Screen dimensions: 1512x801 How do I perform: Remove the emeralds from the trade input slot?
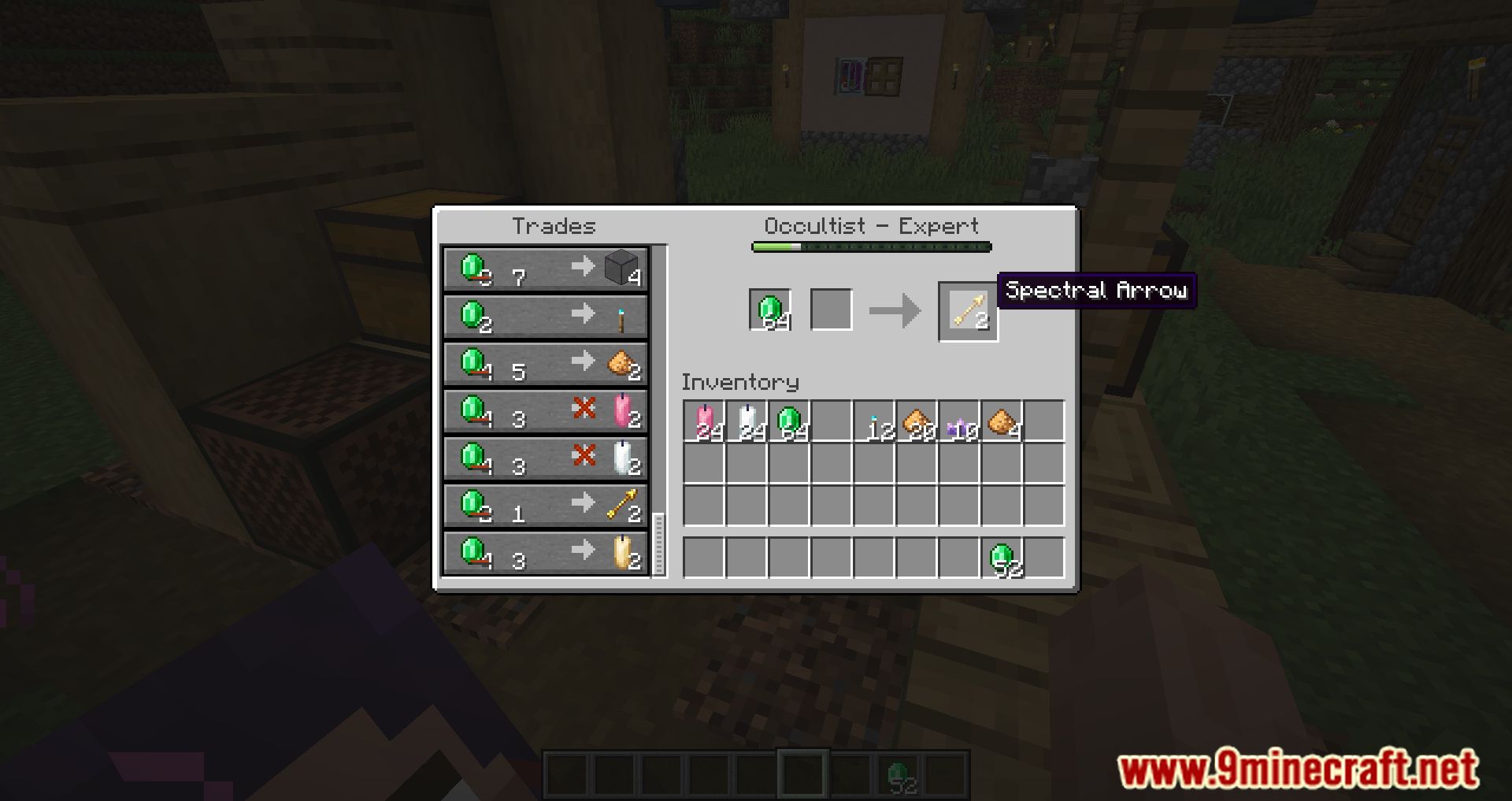[769, 309]
